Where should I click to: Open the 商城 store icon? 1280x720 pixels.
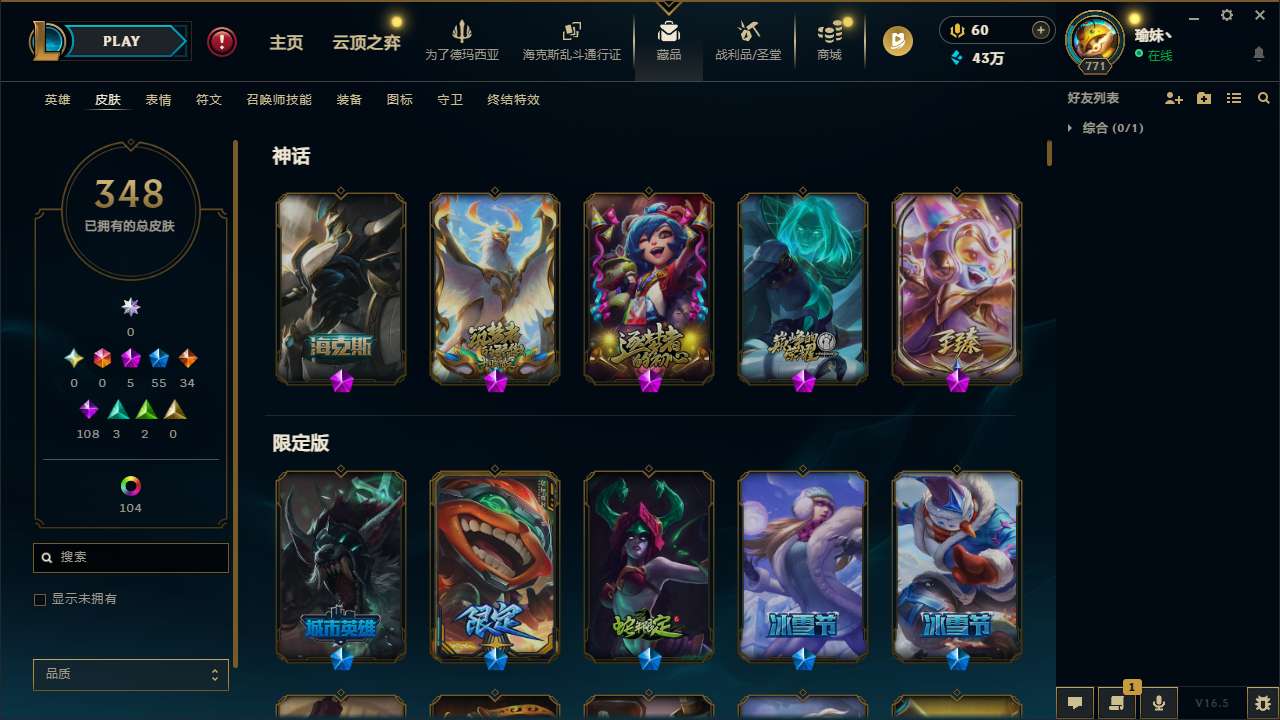828,40
